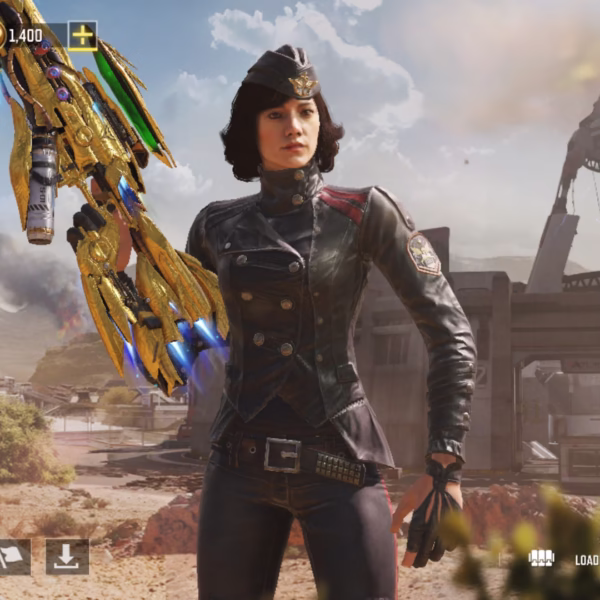Add more currency with the yellow plus button

(82, 36)
